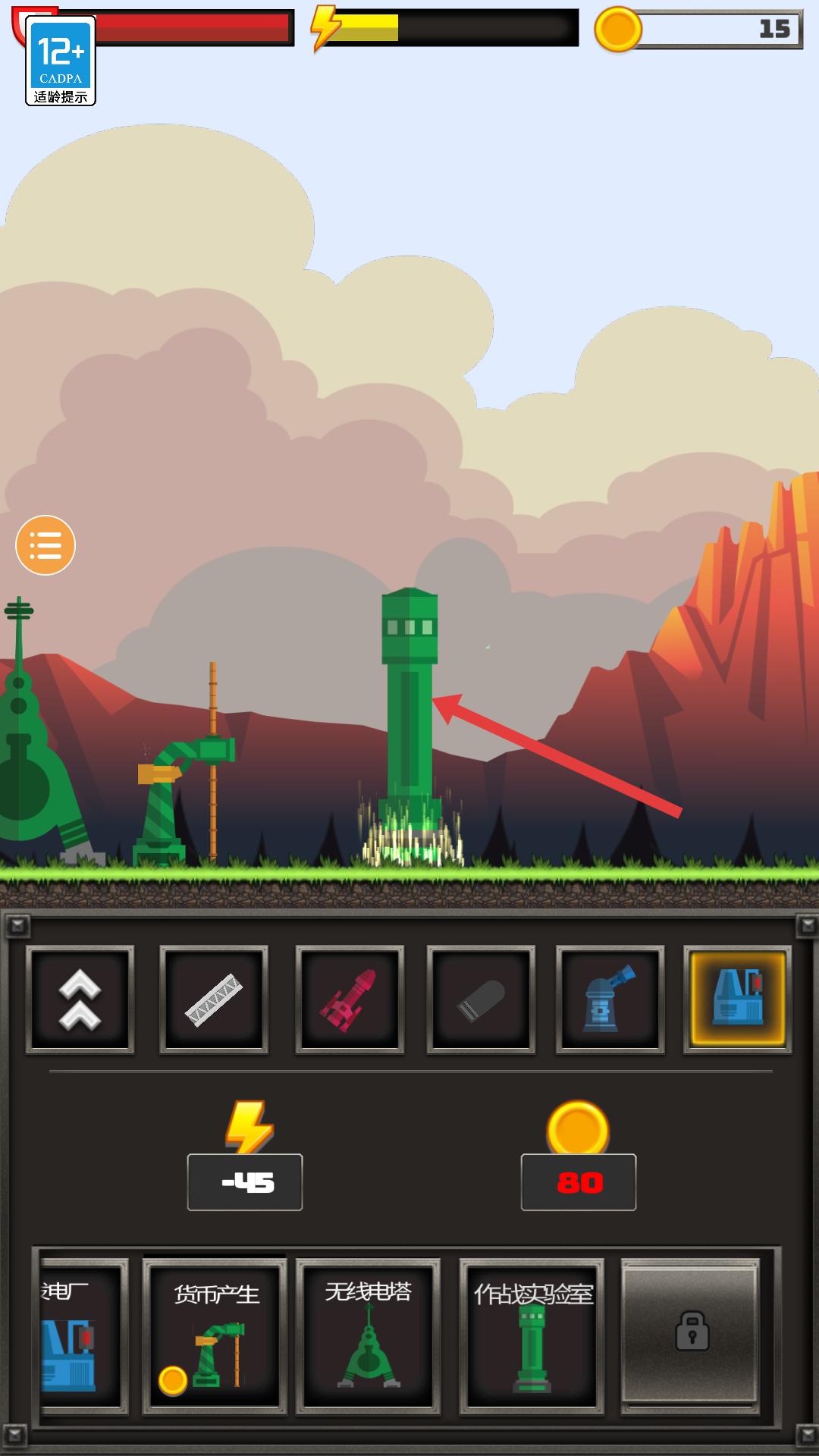819x1456 pixels.
Task: Choose the red rocket category tab
Action: [349, 999]
